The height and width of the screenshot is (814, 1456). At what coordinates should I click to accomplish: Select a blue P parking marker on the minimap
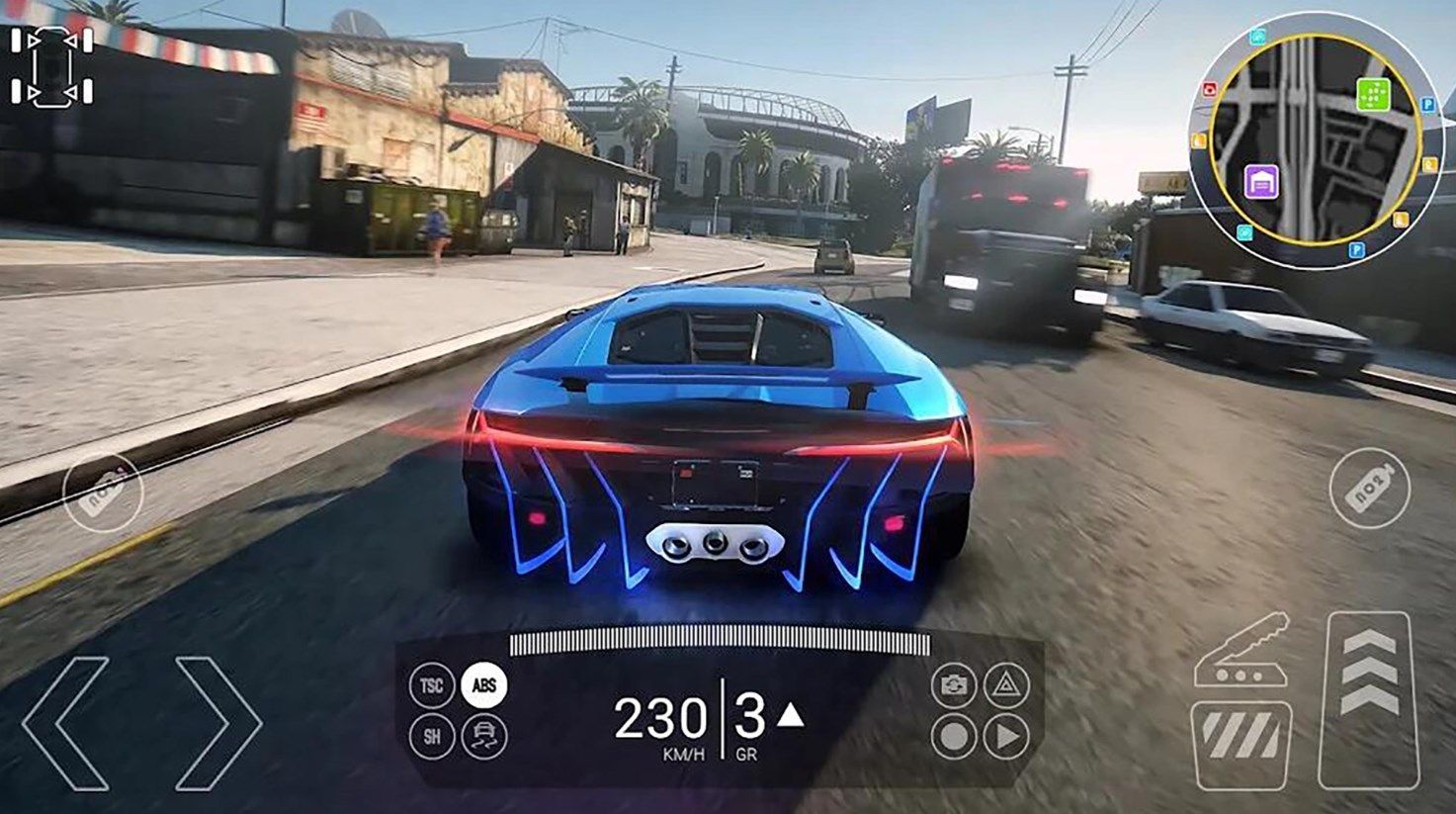(x=1427, y=104)
